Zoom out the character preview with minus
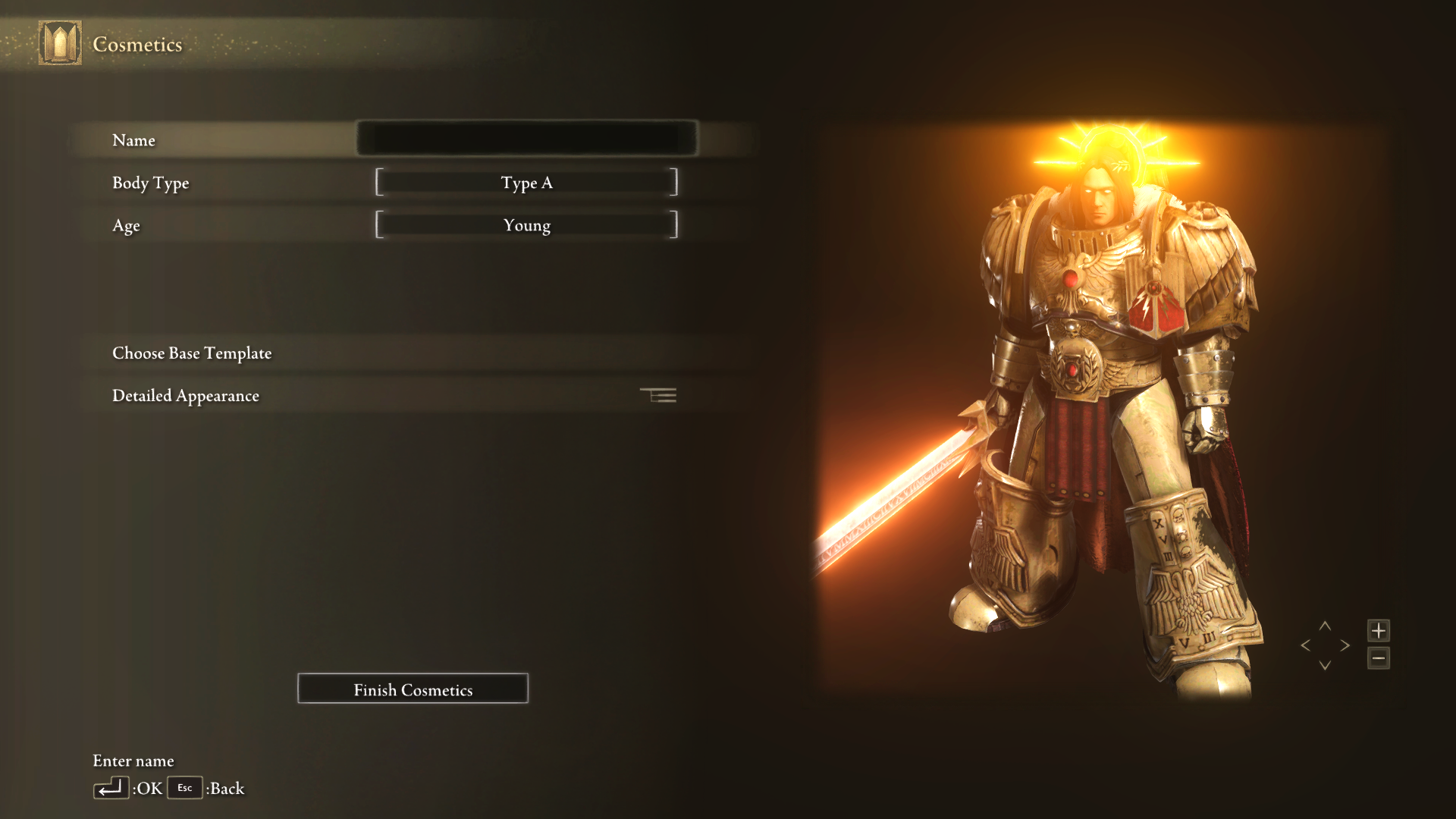Viewport: 1456px width, 819px height. (1378, 658)
